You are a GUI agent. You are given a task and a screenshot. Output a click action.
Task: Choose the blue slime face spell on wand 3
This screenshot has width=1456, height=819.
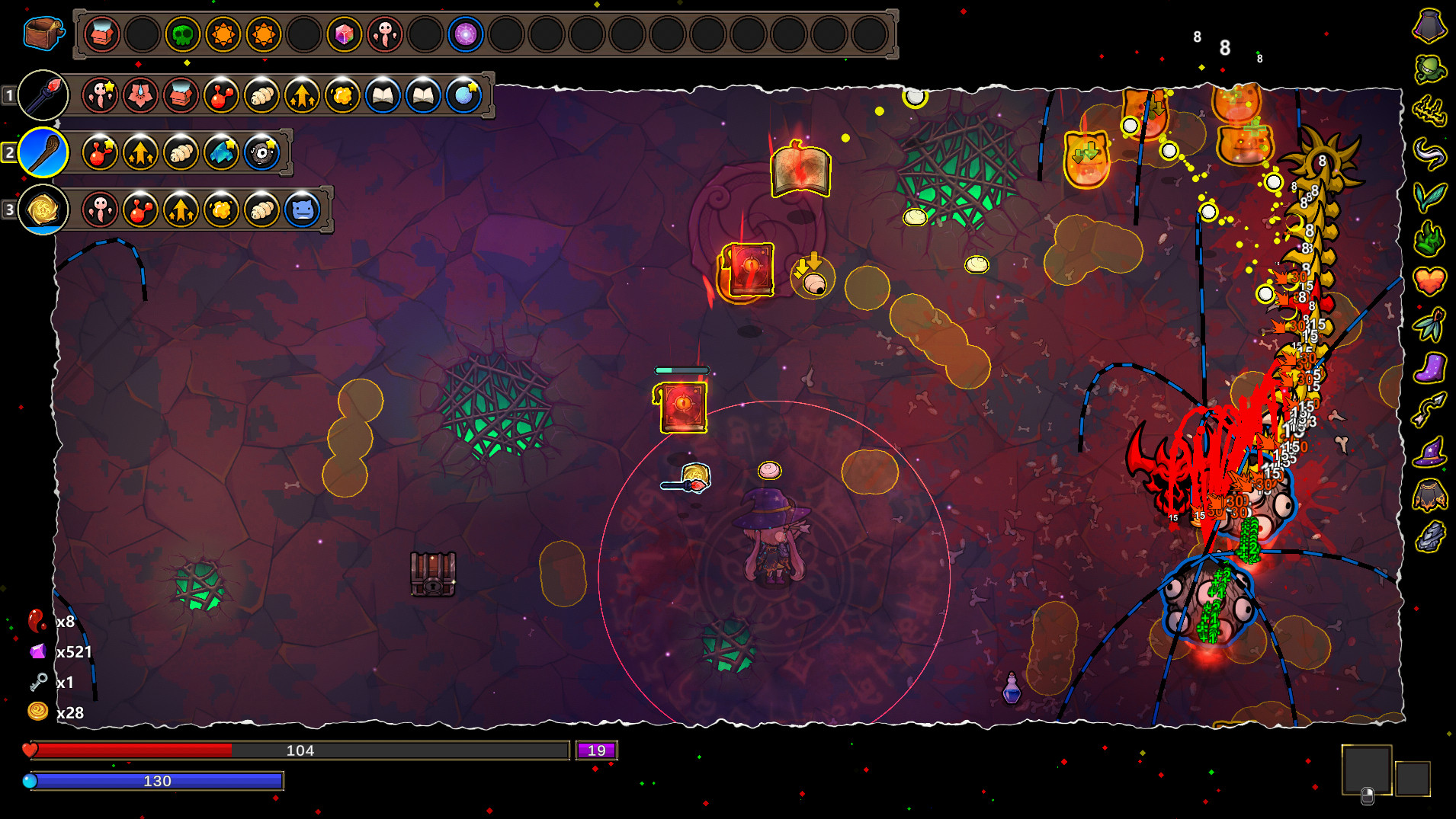[x=302, y=210]
